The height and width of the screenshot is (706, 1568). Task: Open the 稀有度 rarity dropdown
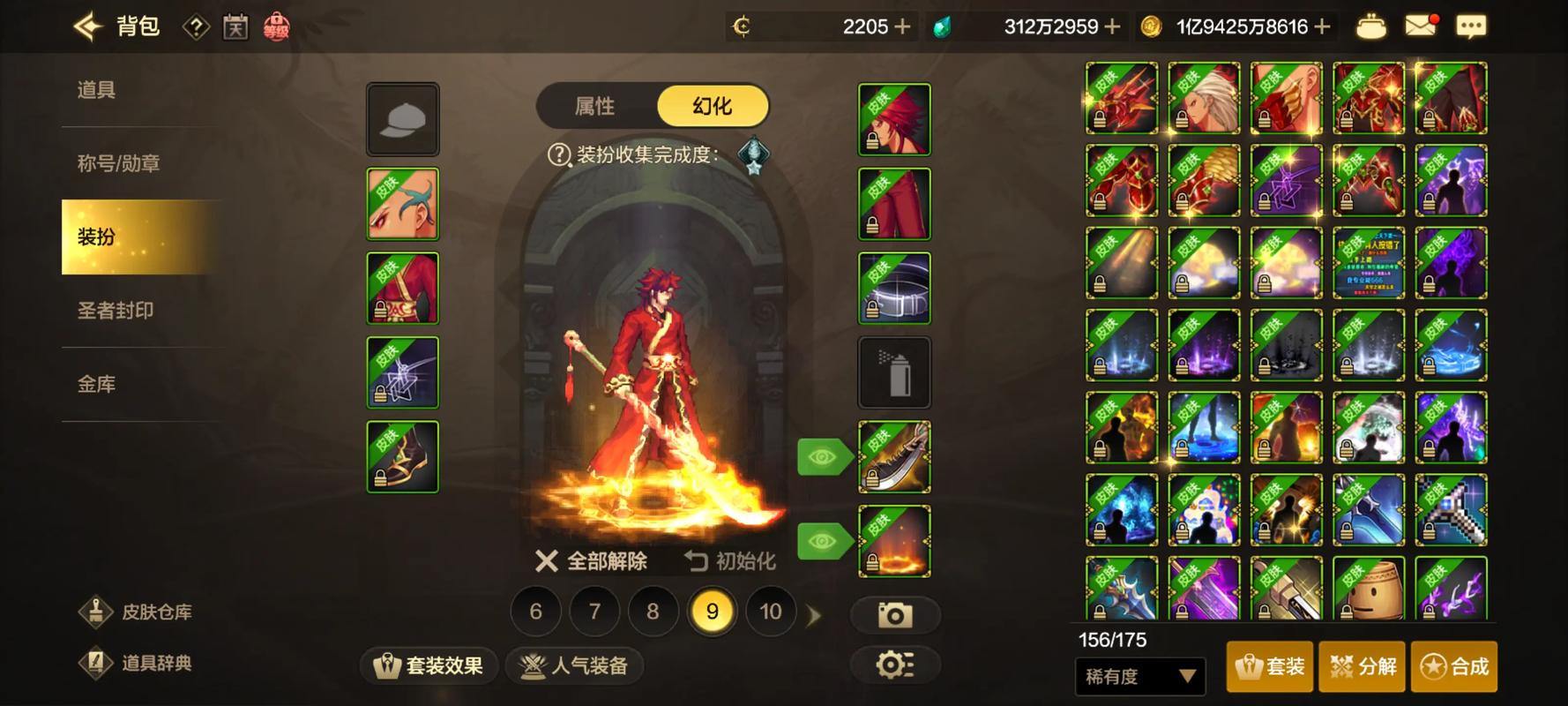tap(1139, 676)
